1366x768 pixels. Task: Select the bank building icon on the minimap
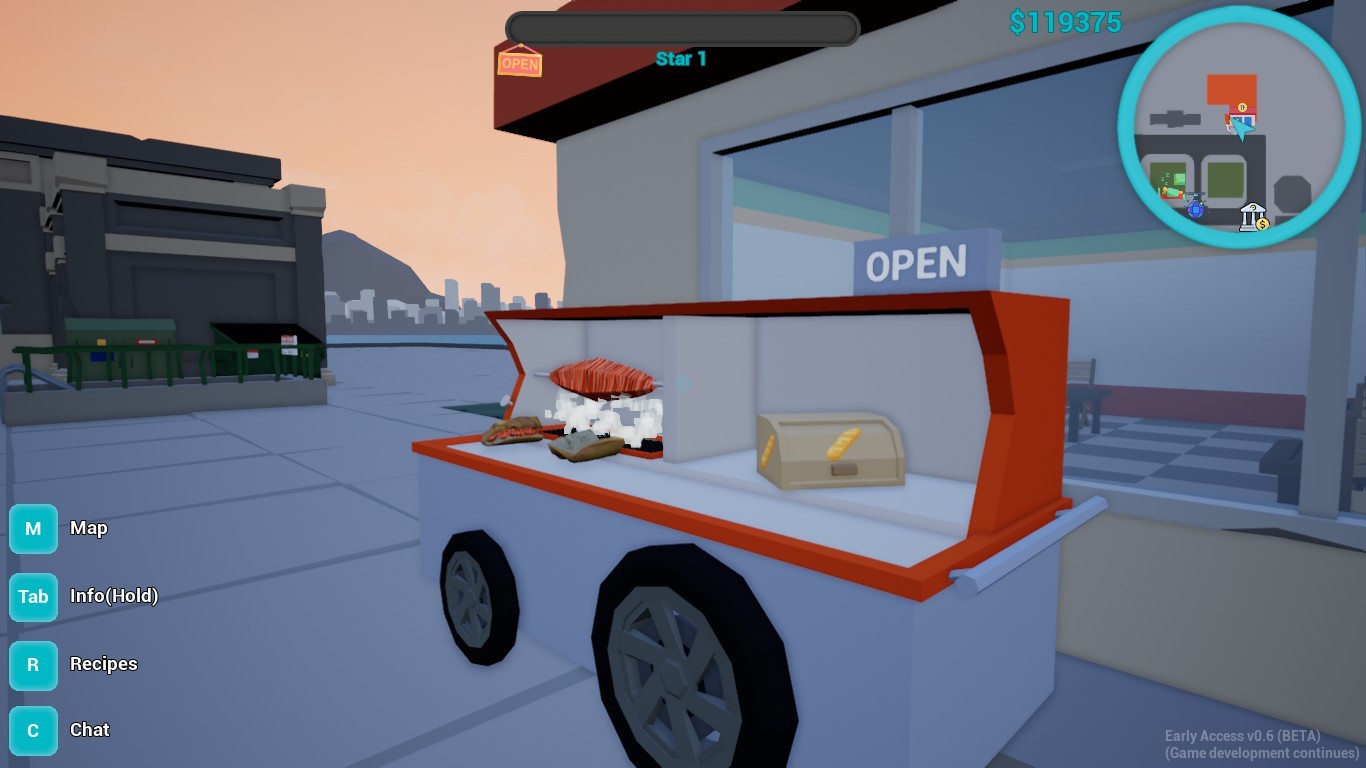click(1252, 214)
